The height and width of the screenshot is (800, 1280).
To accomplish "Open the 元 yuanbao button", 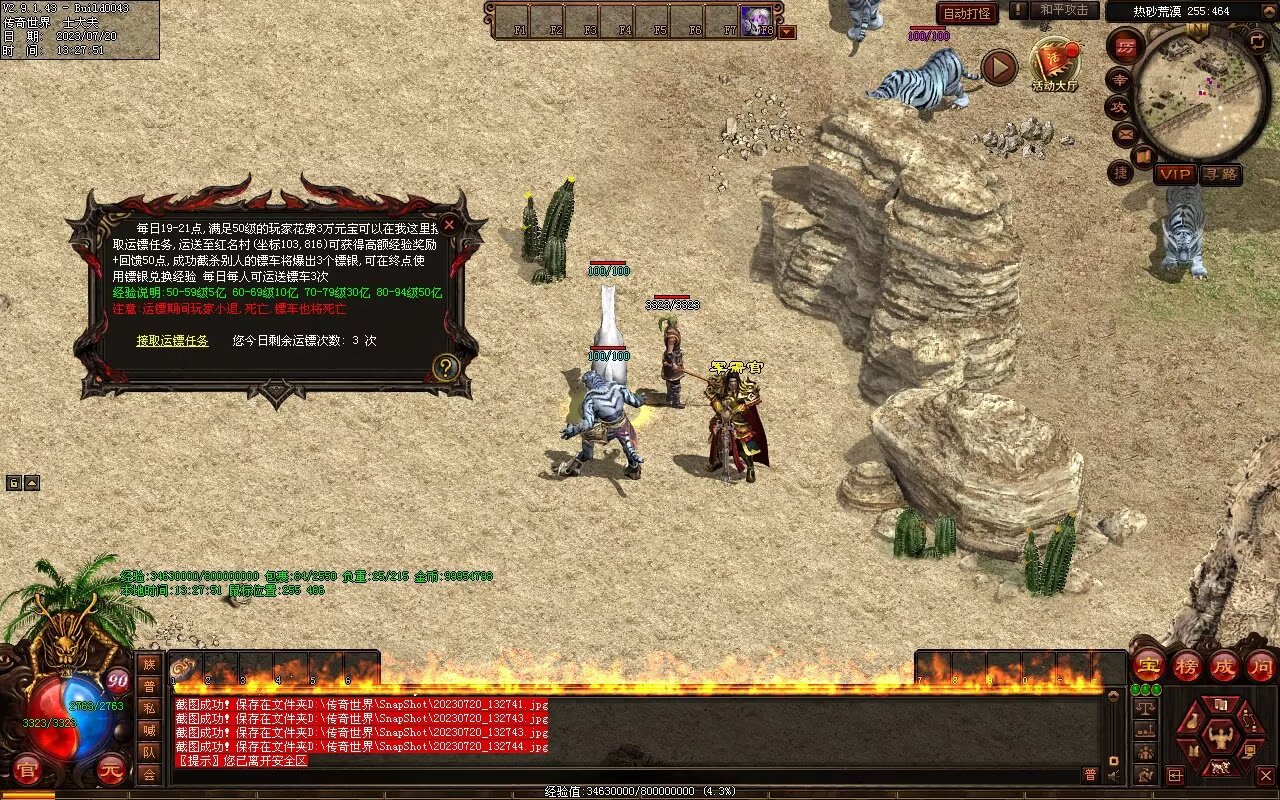I will click(x=113, y=770).
